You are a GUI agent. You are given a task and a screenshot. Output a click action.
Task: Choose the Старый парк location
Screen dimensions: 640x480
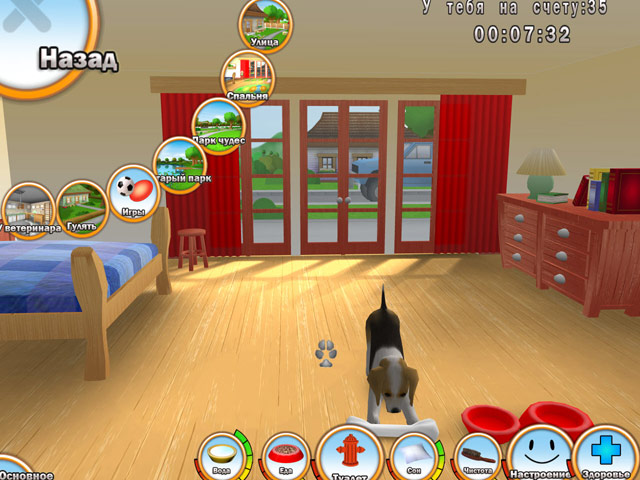coord(180,165)
